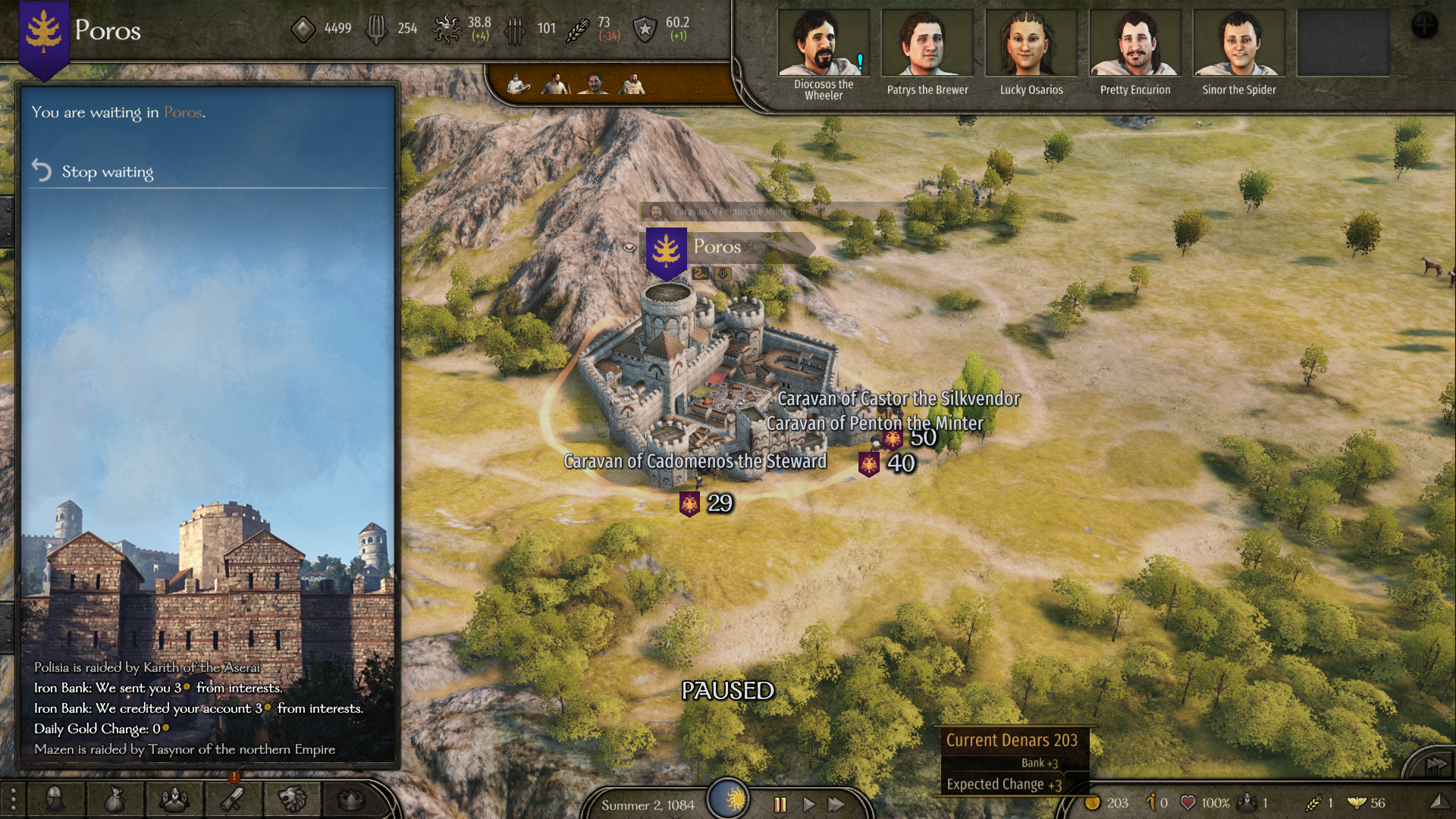
Task: Select Patrys the Brewer portrait
Action: click(927, 44)
